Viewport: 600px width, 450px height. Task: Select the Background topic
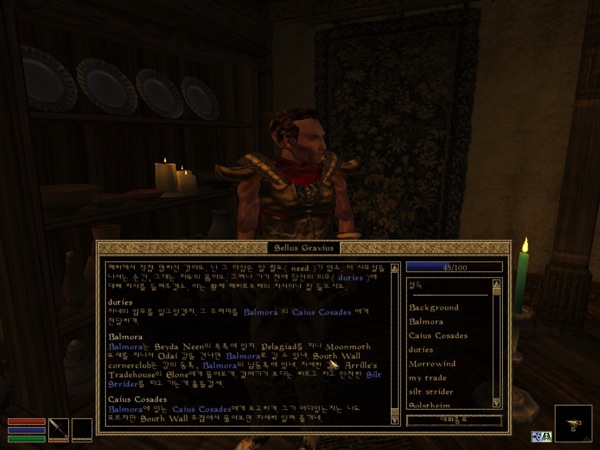pyautogui.click(x=433, y=308)
